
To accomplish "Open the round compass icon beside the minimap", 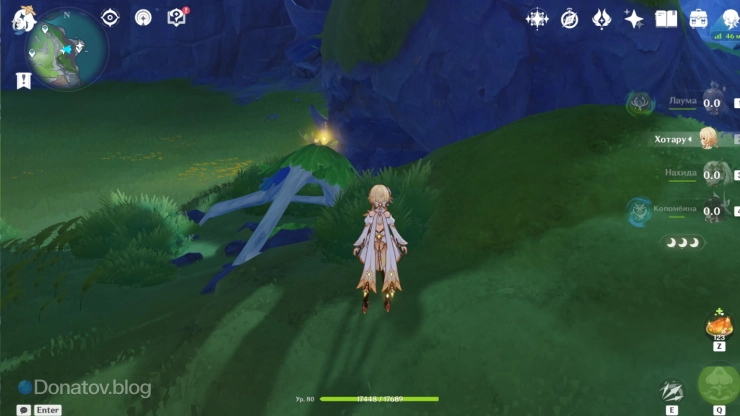I will click(143, 18).
